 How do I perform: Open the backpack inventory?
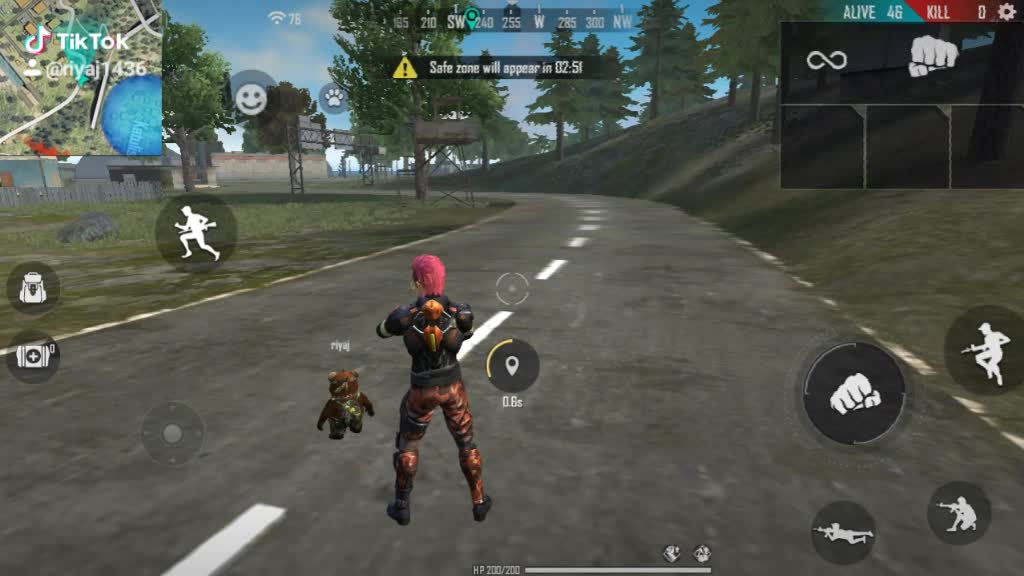pyautogui.click(x=33, y=288)
